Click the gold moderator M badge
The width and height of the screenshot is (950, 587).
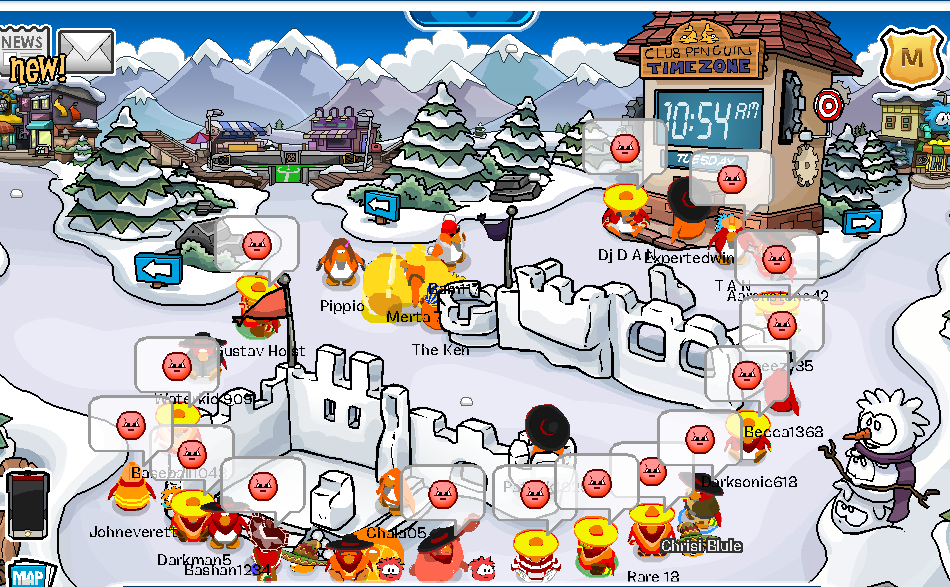pyautogui.click(x=911, y=59)
